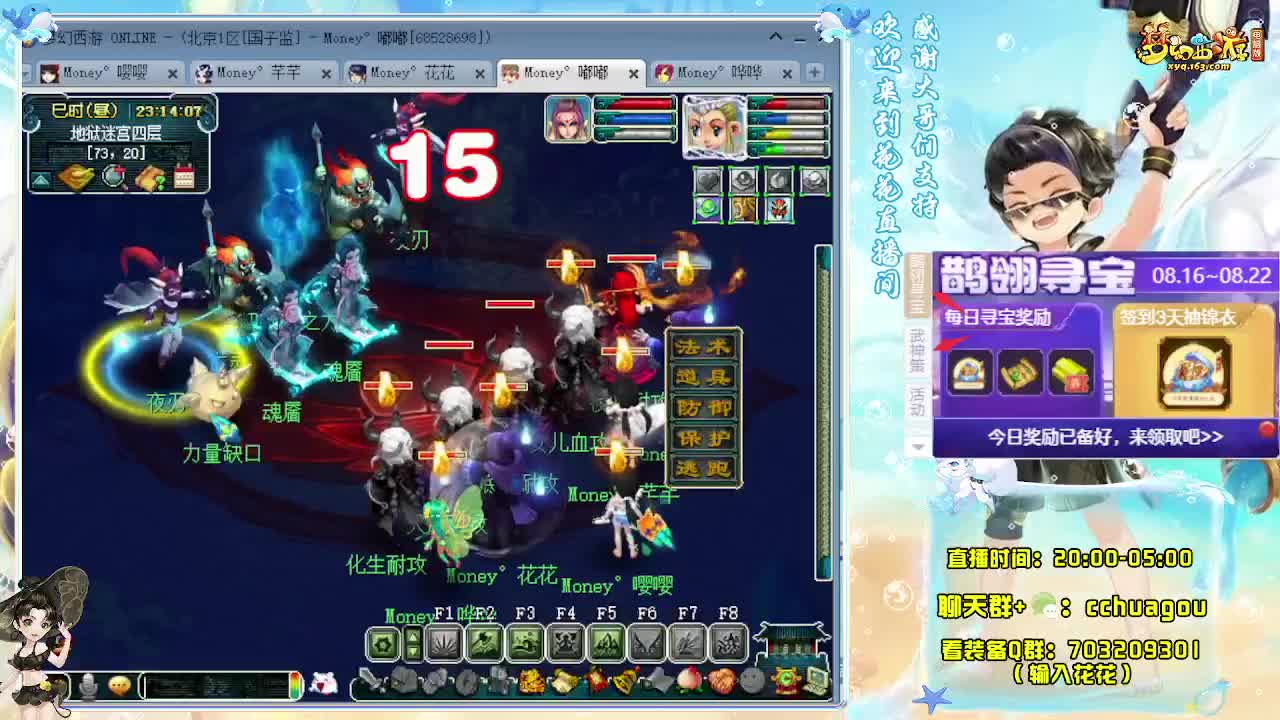Click the gold coin icon on the bottom toolbar
The image size is (1280, 720).
pyautogui.click(x=533, y=681)
